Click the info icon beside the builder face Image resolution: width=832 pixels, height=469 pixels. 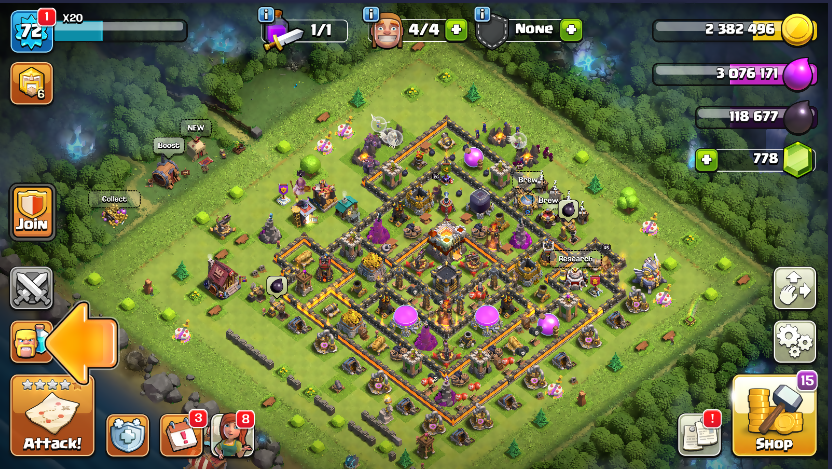point(370,14)
